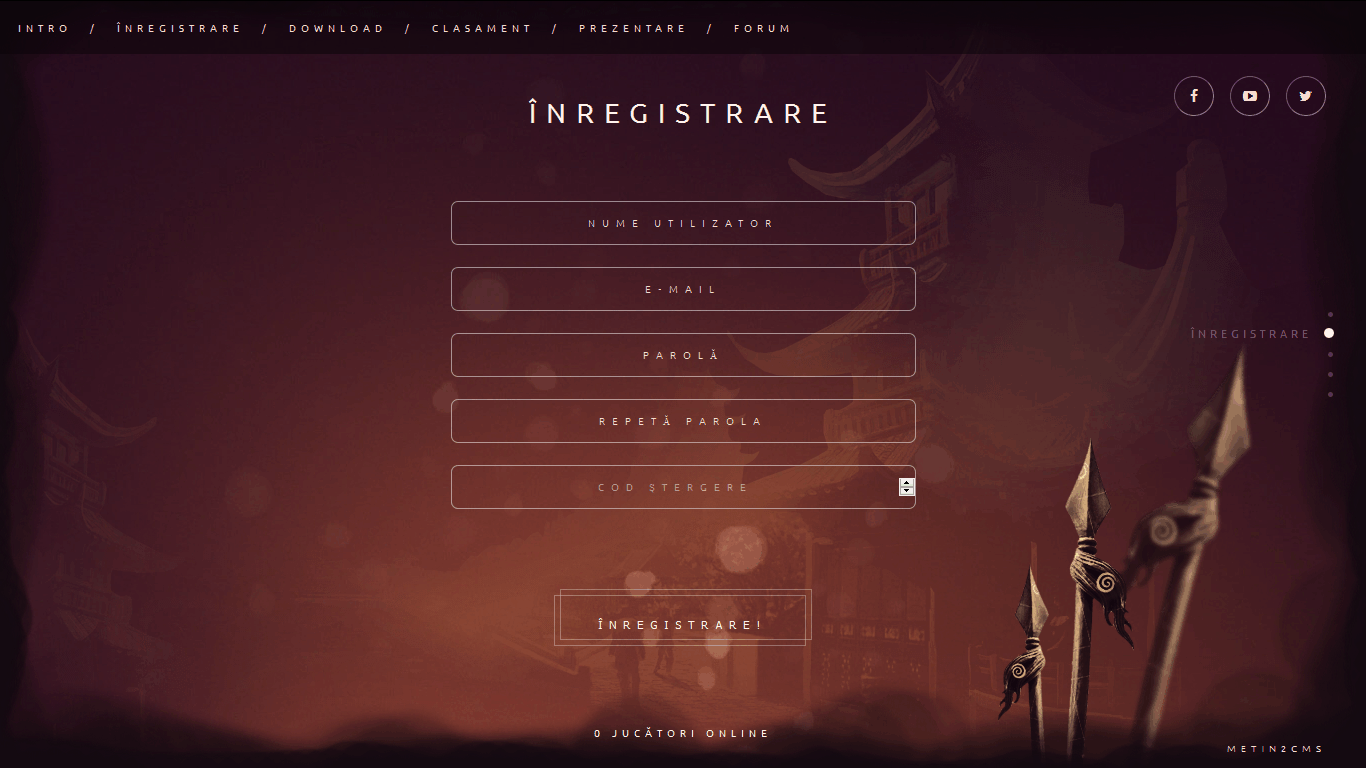The width and height of the screenshot is (1366, 768).
Task: Visit the FORUM
Action: [762, 28]
